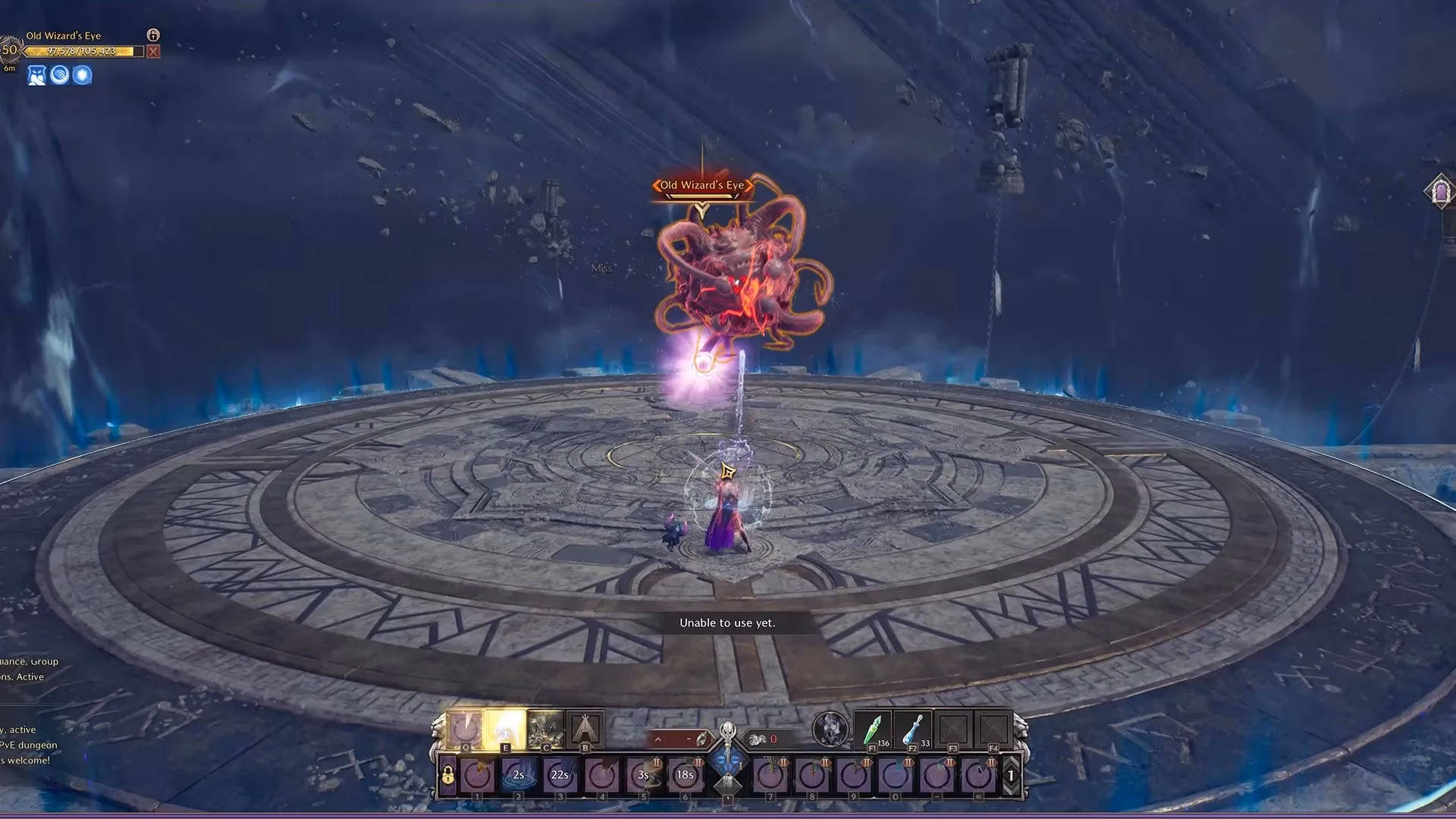Viewport: 1456px width, 819px height.
Task: Use the green potion in slot F1
Action: [x=873, y=728]
